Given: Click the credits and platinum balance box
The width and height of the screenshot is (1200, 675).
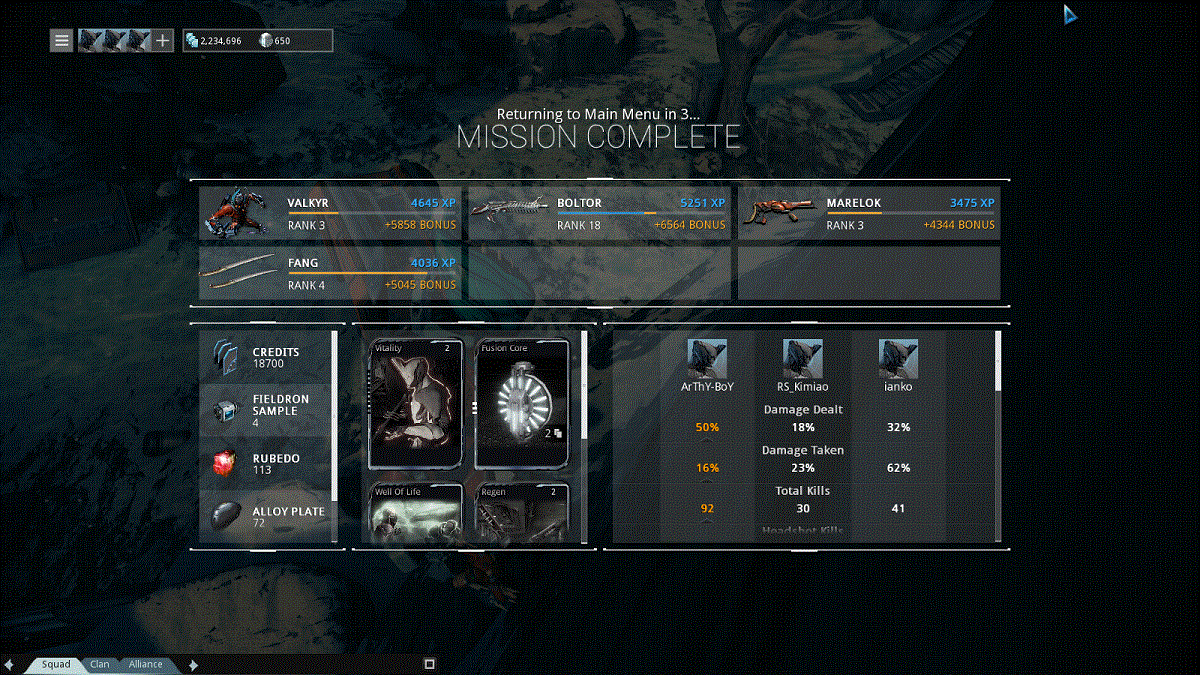Looking at the screenshot, I should point(257,41).
